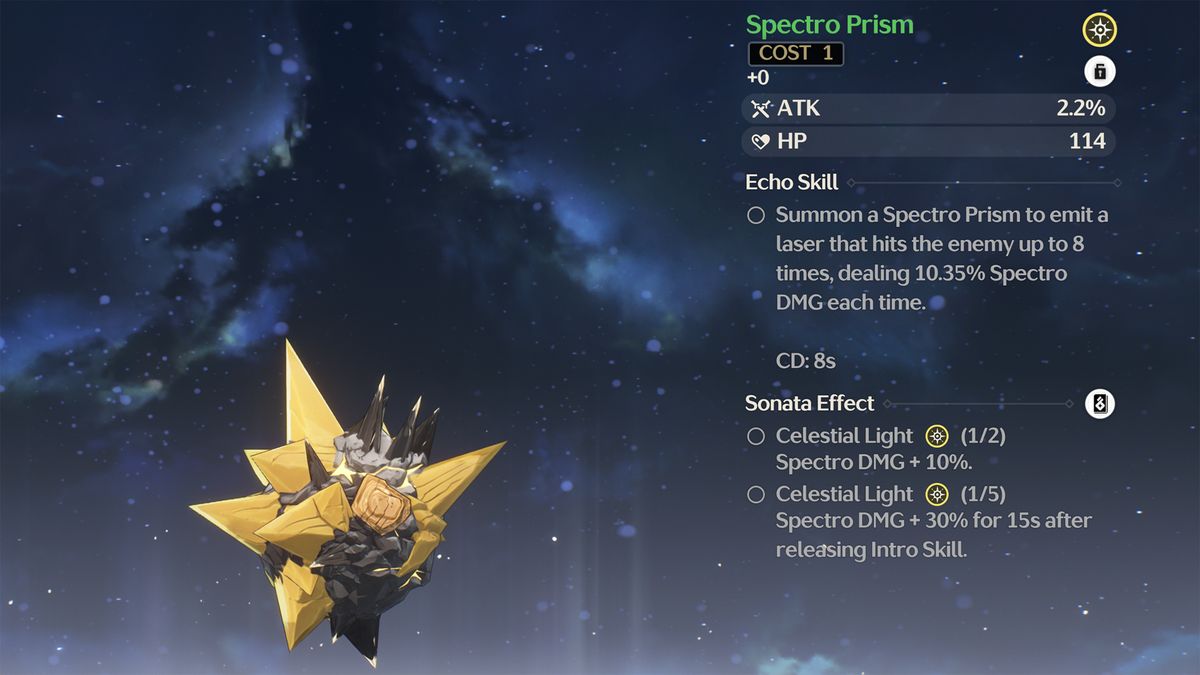
Task: Open the Sonata Effect guide book icon
Action: (1100, 404)
